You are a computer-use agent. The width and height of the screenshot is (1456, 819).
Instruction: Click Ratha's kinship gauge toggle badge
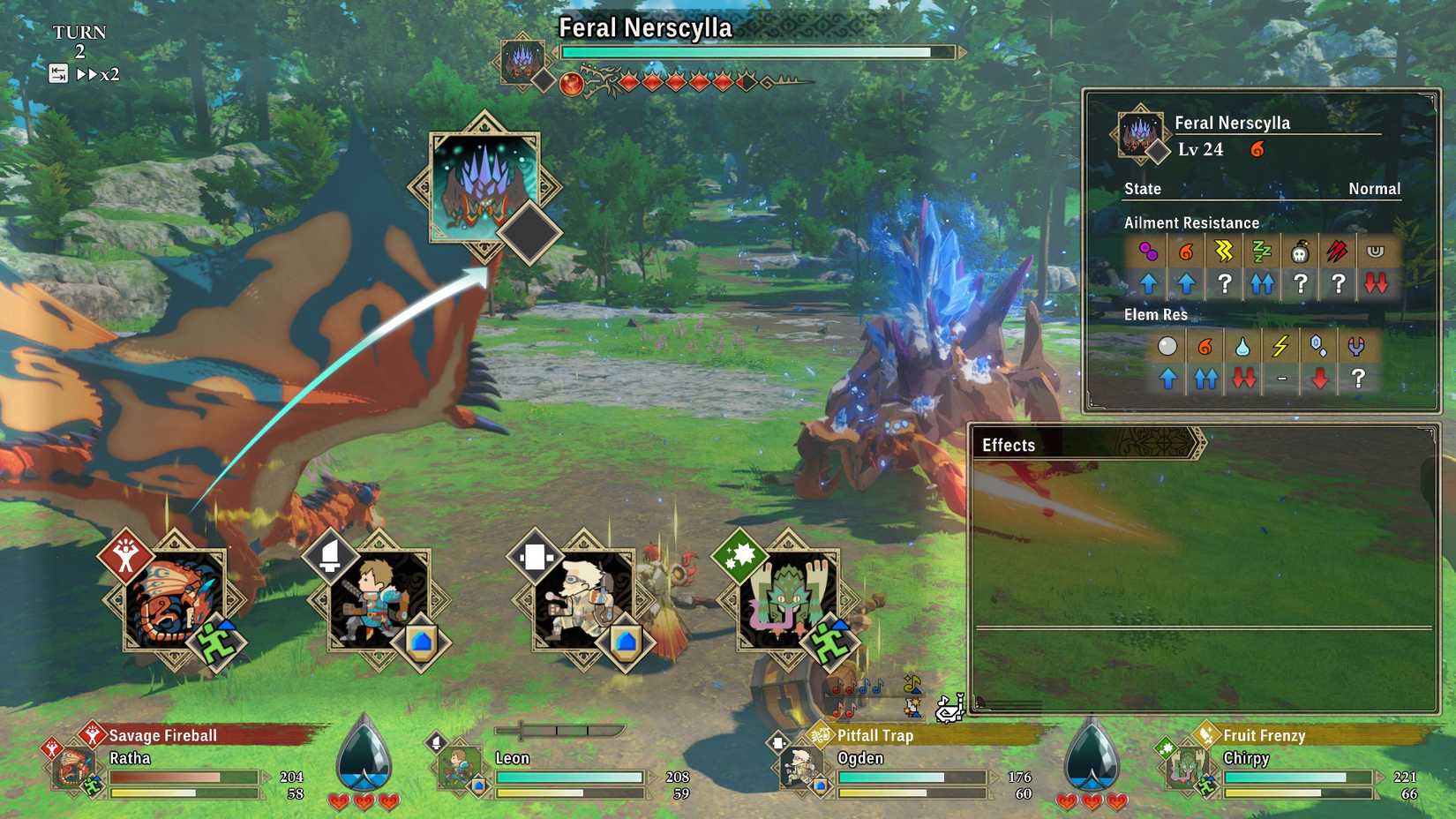click(216, 642)
